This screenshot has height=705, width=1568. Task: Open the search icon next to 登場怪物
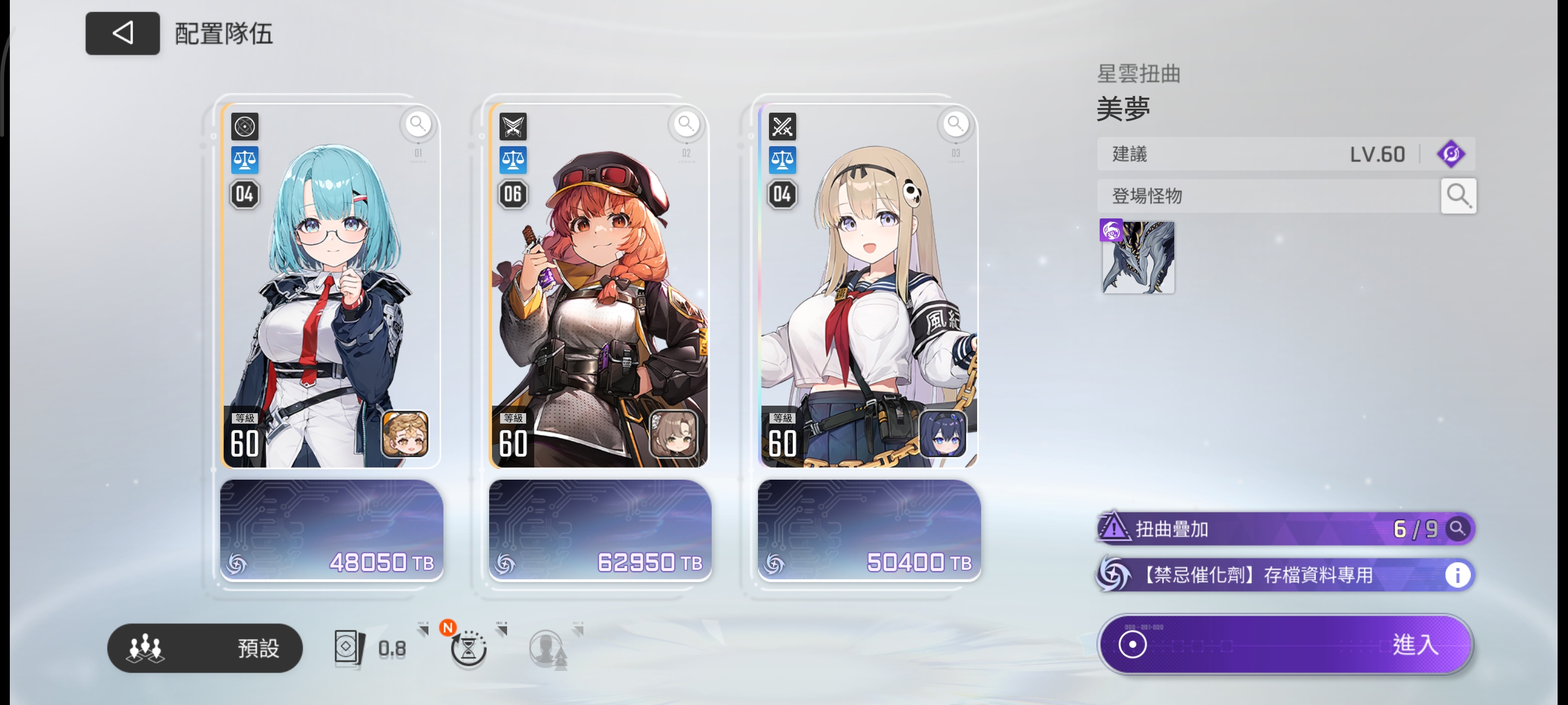(x=1458, y=195)
